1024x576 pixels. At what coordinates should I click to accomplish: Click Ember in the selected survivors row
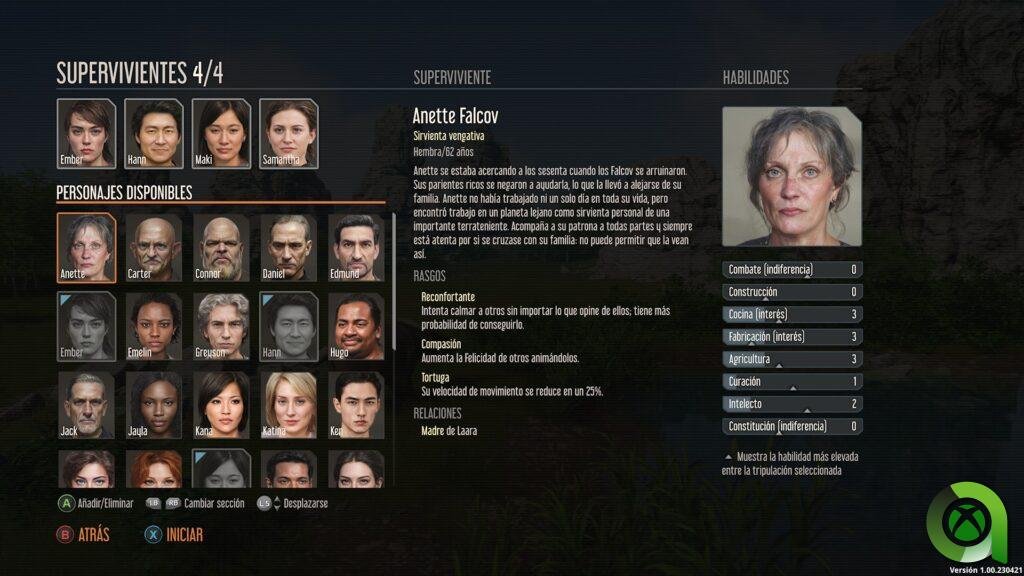coord(86,133)
